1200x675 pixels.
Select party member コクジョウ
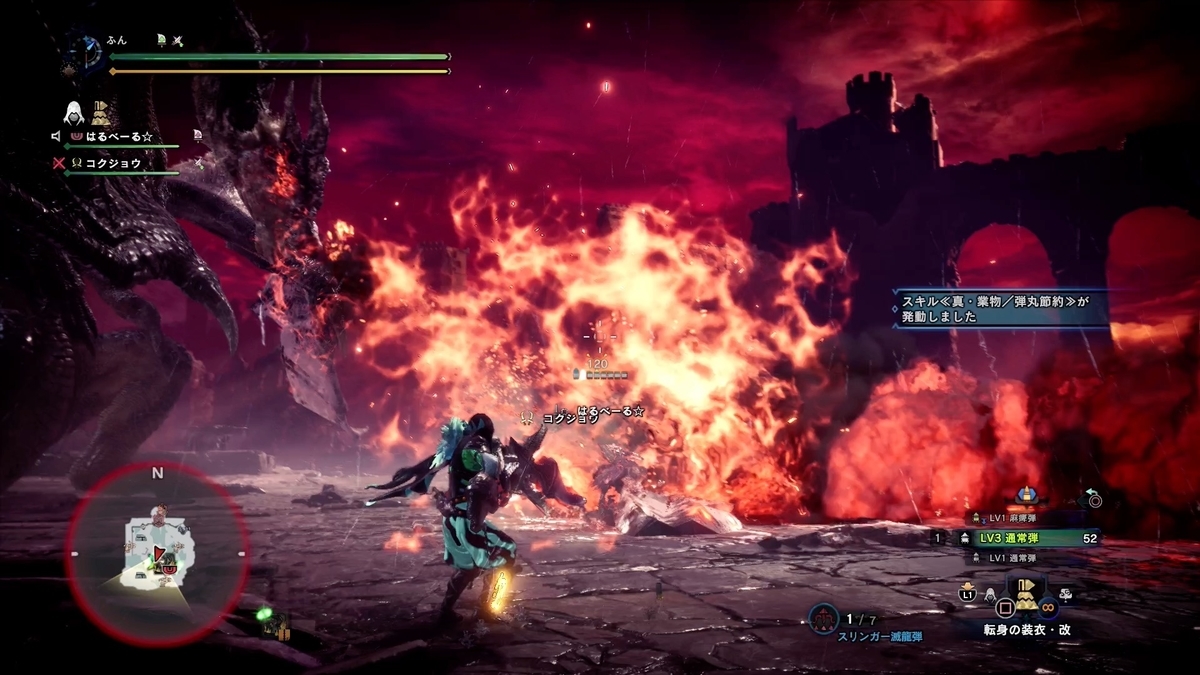[112, 162]
